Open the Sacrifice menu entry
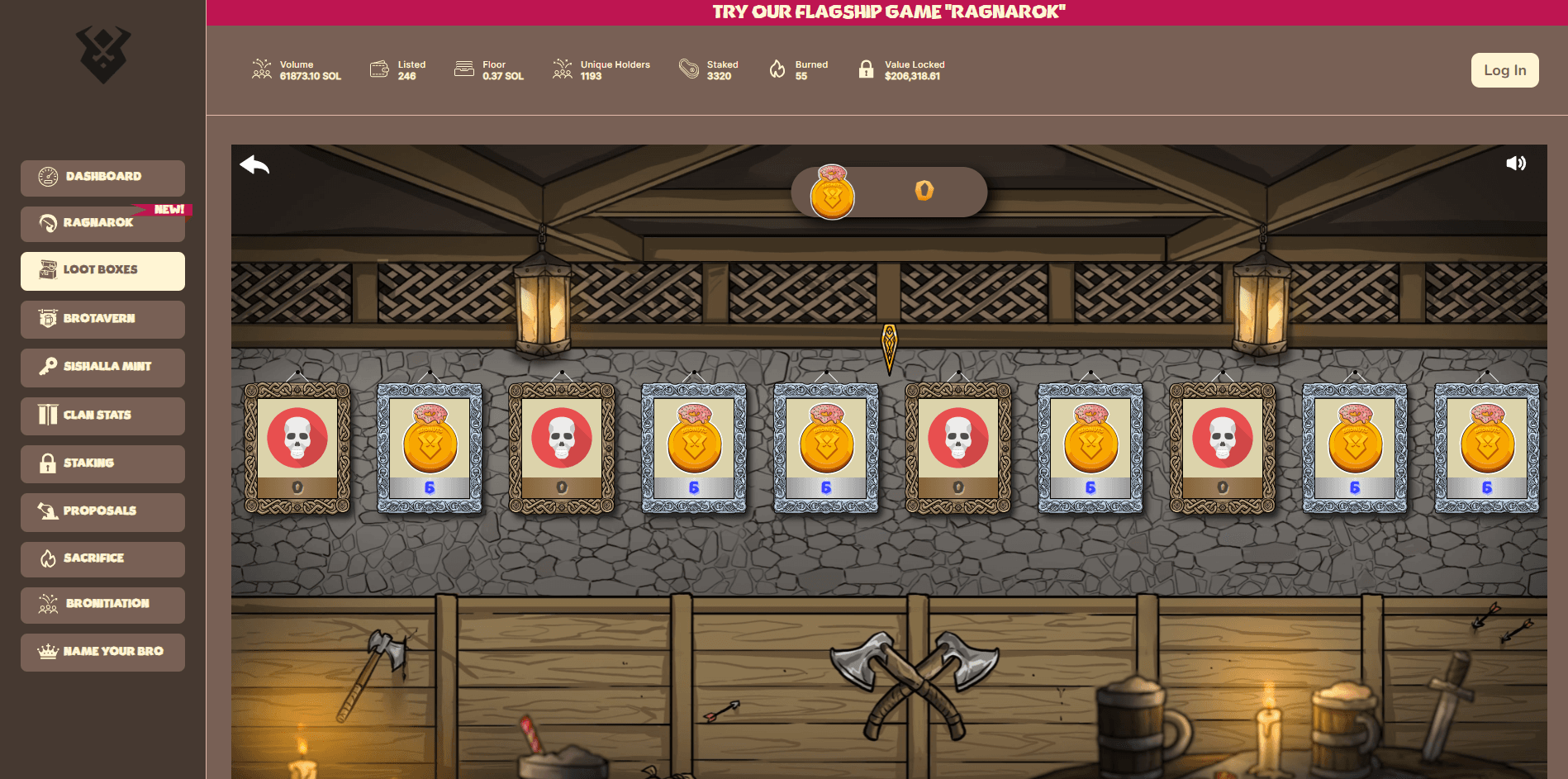The height and width of the screenshot is (779, 1568). coord(102,558)
